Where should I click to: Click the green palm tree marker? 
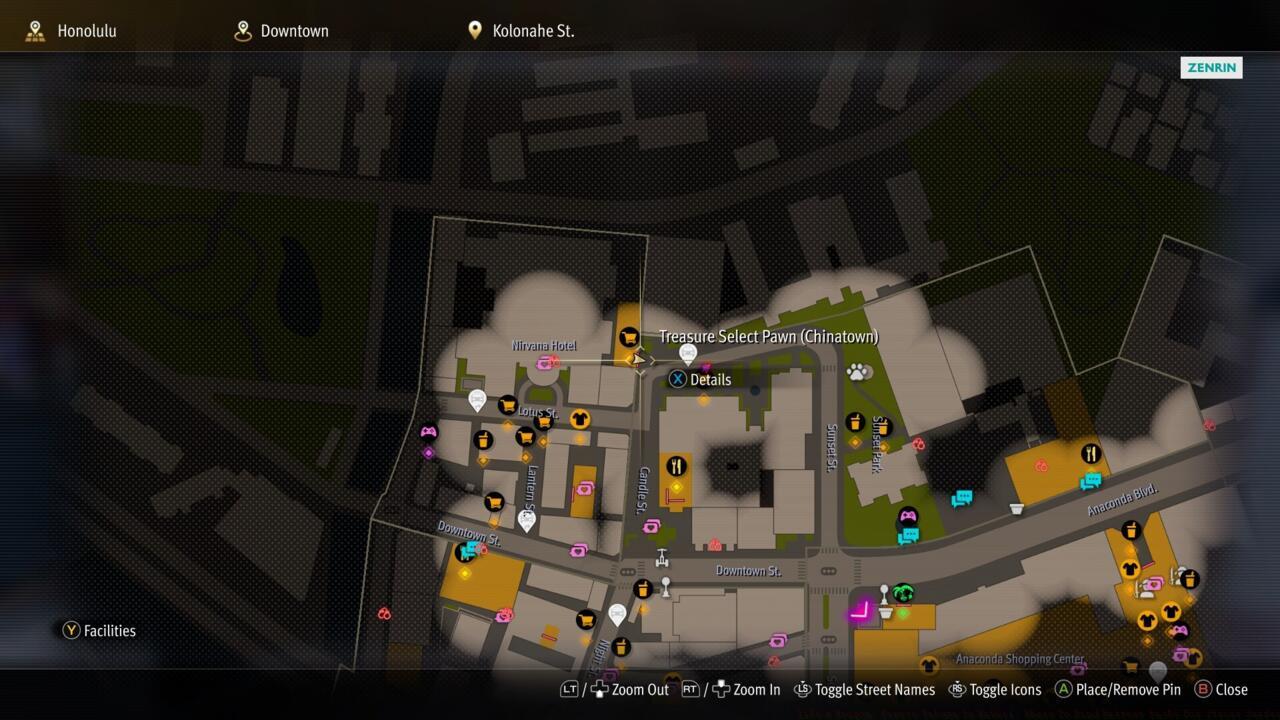(x=904, y=593)
